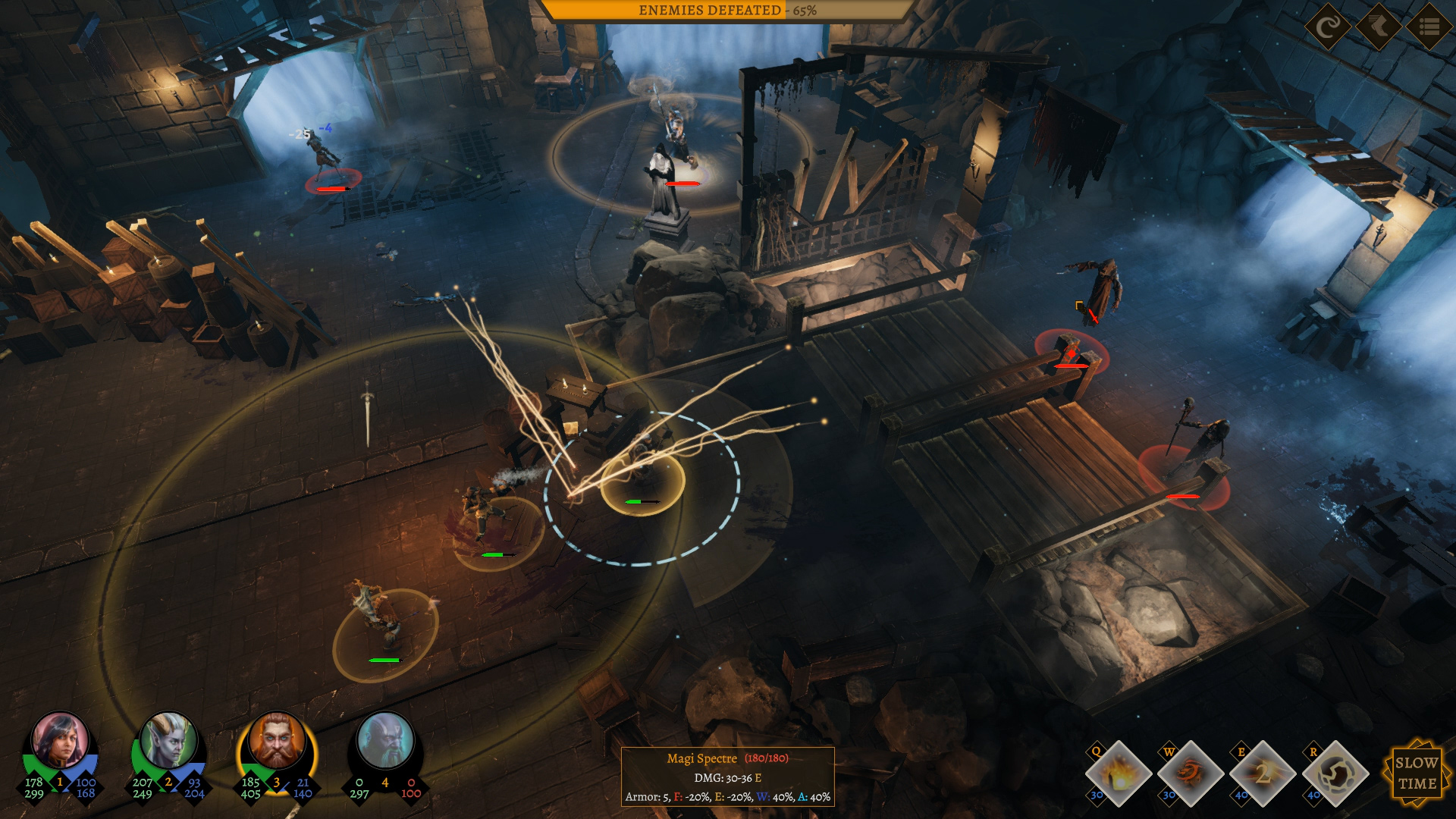The width and height of the screenshot is (1456, 819).
Task: Trigger the cracked stone ring ability
Action: 1335,773
